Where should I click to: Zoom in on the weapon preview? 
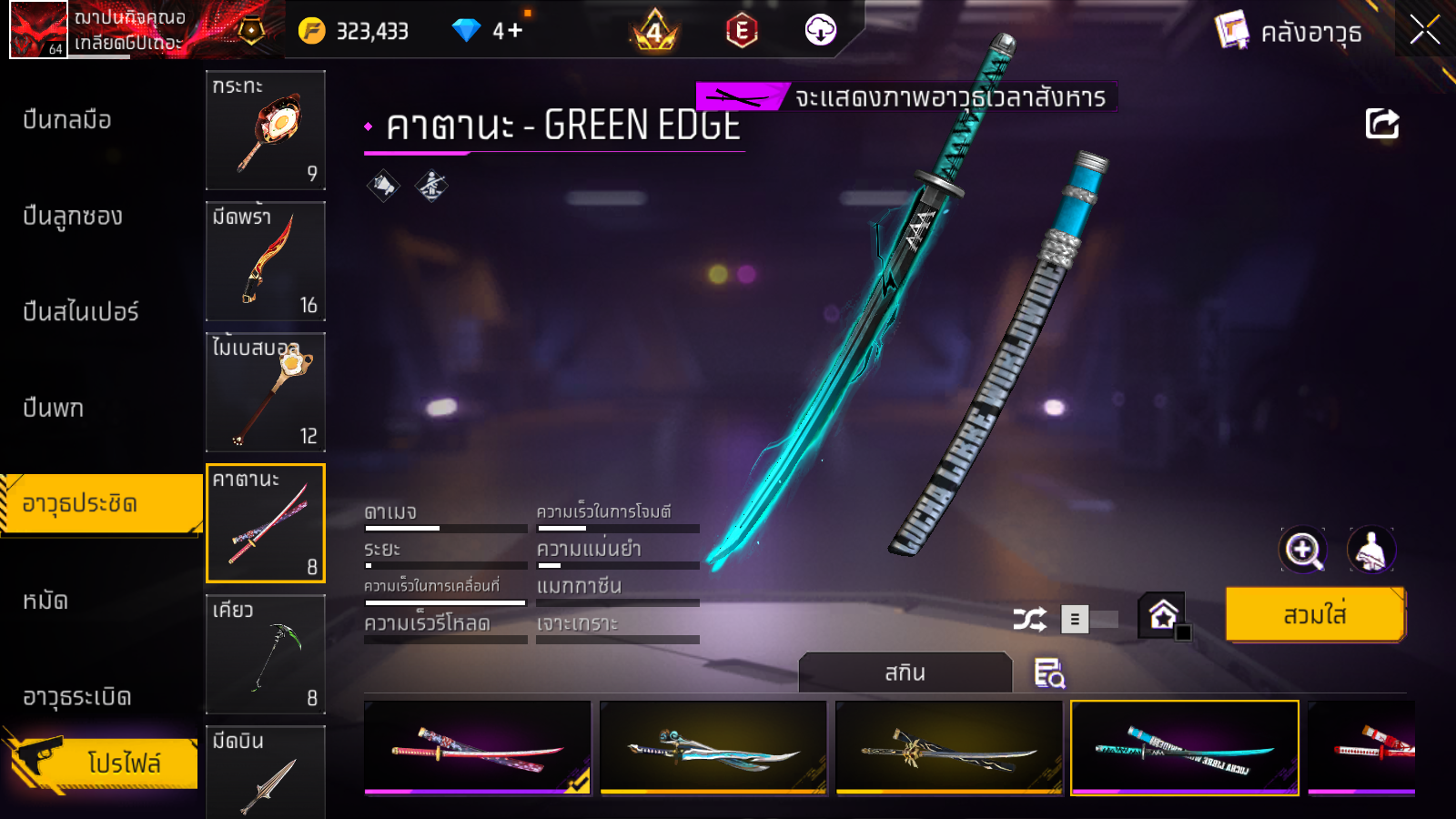pyautogui.click(x=1303, y=550)
